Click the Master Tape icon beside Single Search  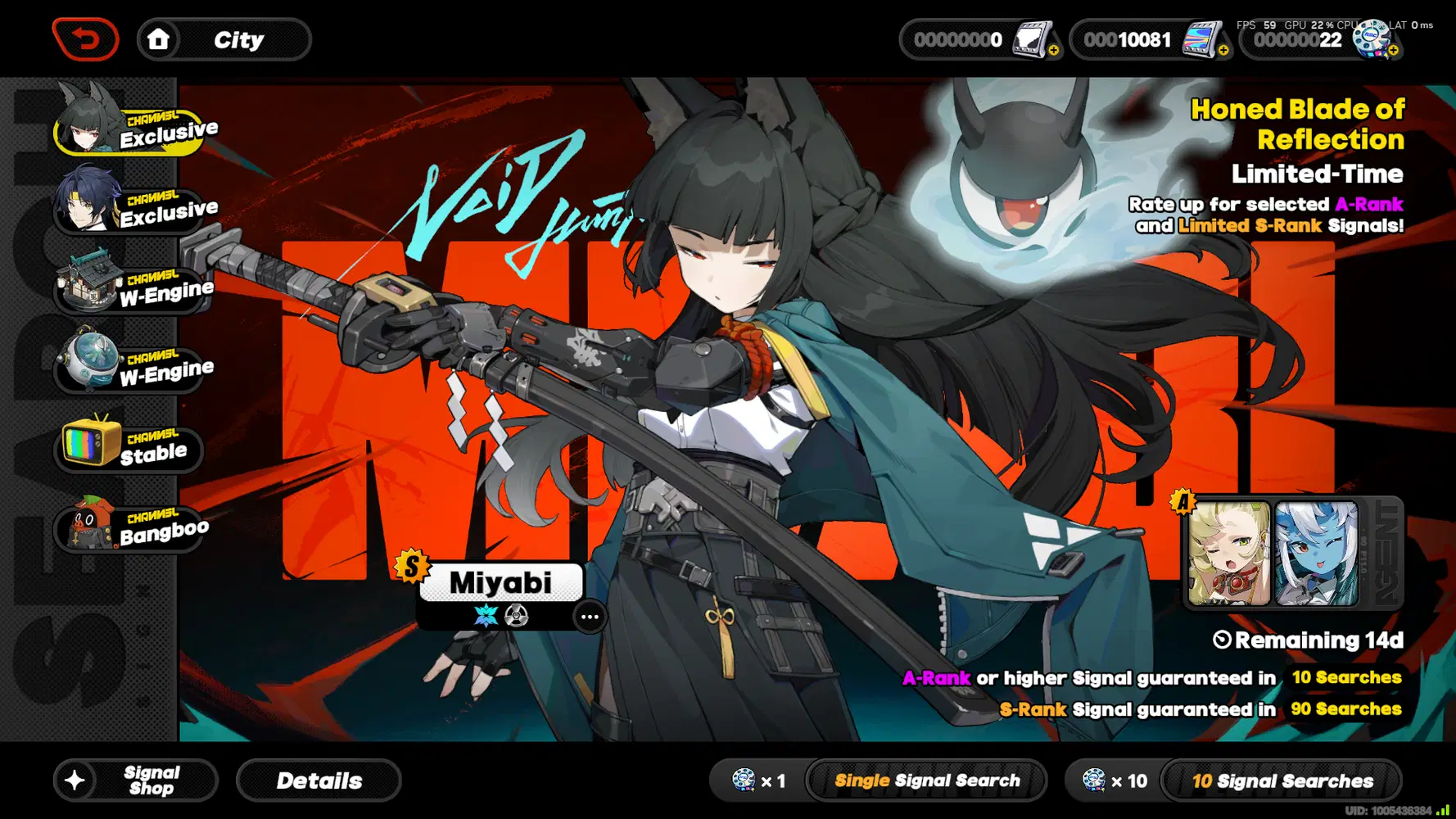coord(744,781)
